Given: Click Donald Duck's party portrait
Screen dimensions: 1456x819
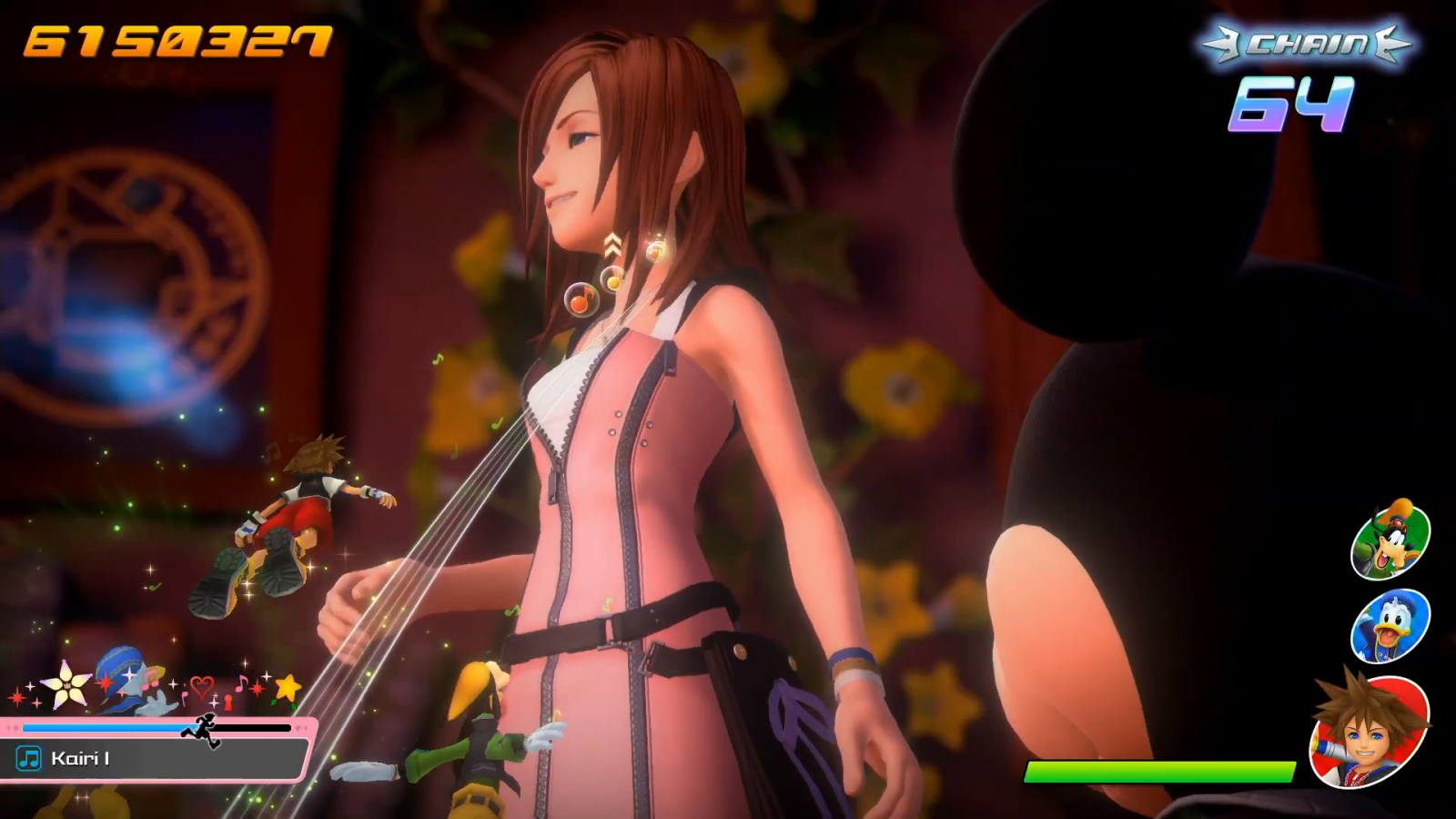Looking at the screenshot, I should (1390, 626).
